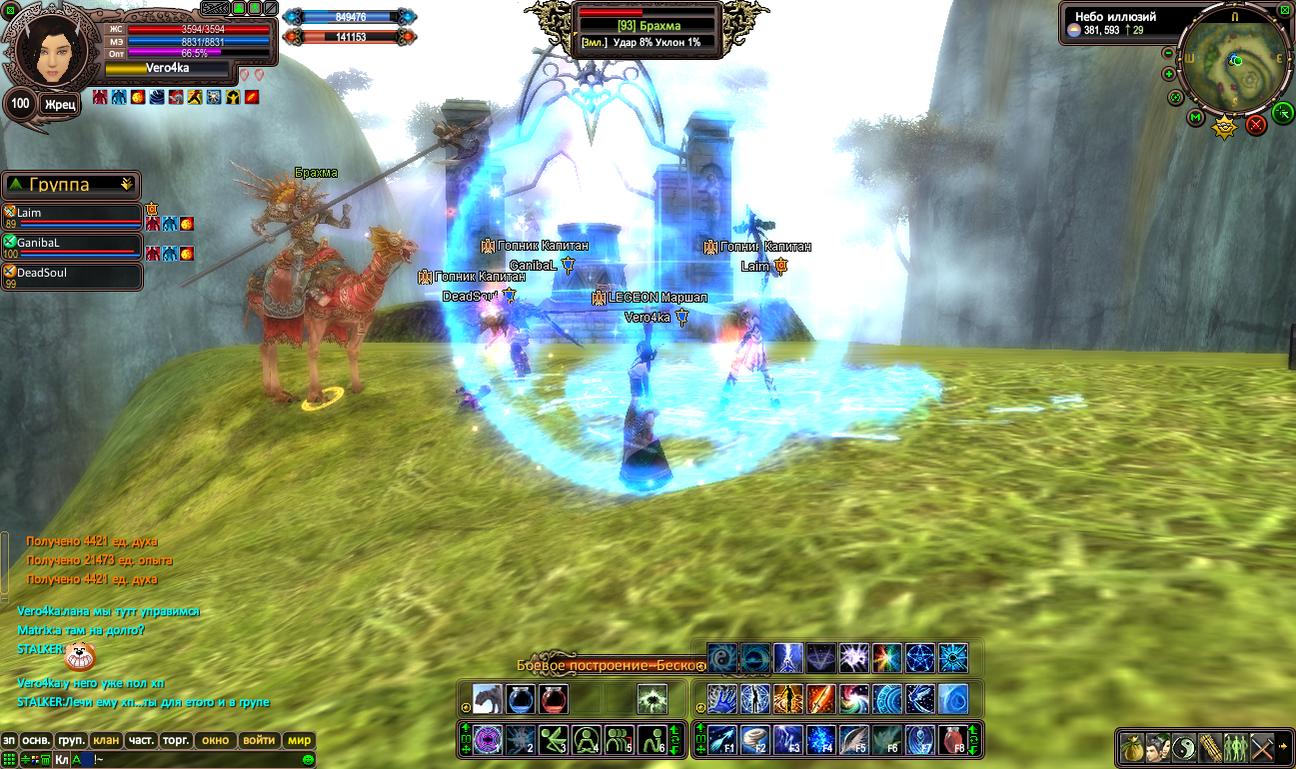This screenshot has height=769, width=1296.
Task: Zoom in the minimap with the plus button
Action: coord(1168,73)
